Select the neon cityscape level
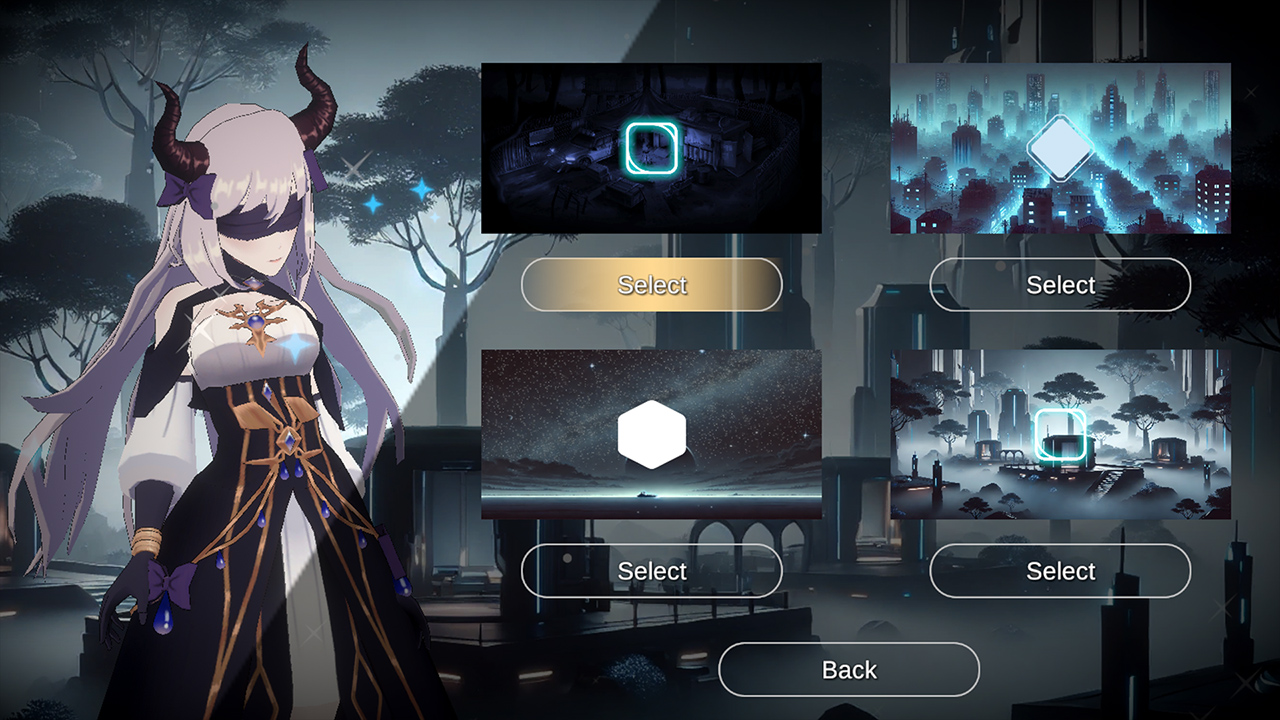The height and width of the screenshot is (720, 1280). coord(1061,285)
